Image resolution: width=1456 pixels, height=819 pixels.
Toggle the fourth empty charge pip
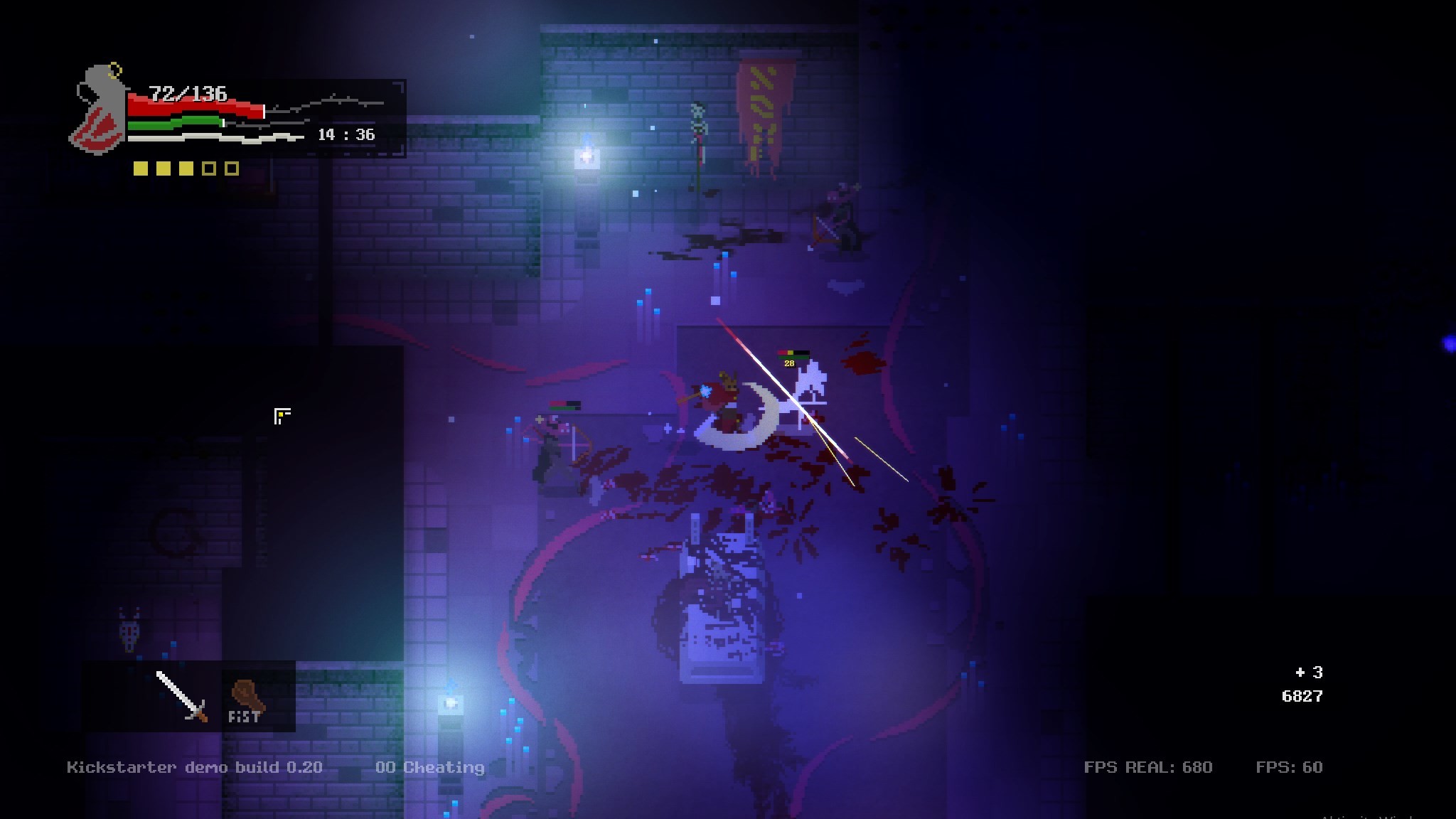pyautogui.click(x=208, y=169)
